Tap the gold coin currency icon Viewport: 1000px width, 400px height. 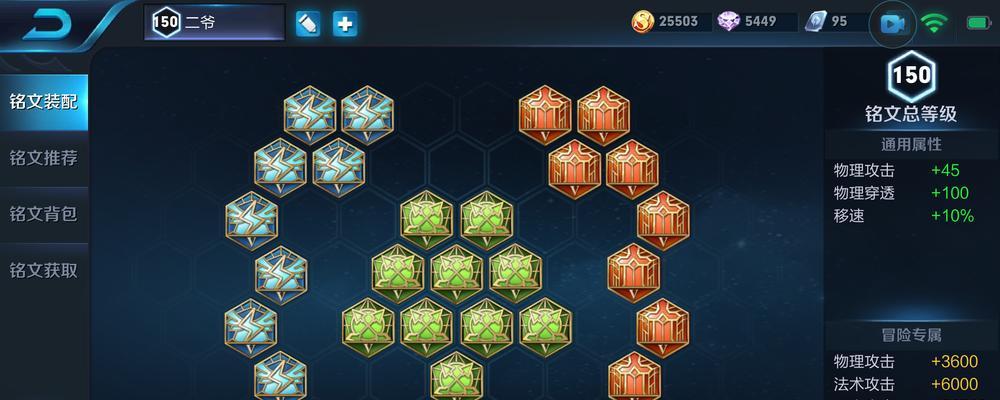tap(643, 22)
